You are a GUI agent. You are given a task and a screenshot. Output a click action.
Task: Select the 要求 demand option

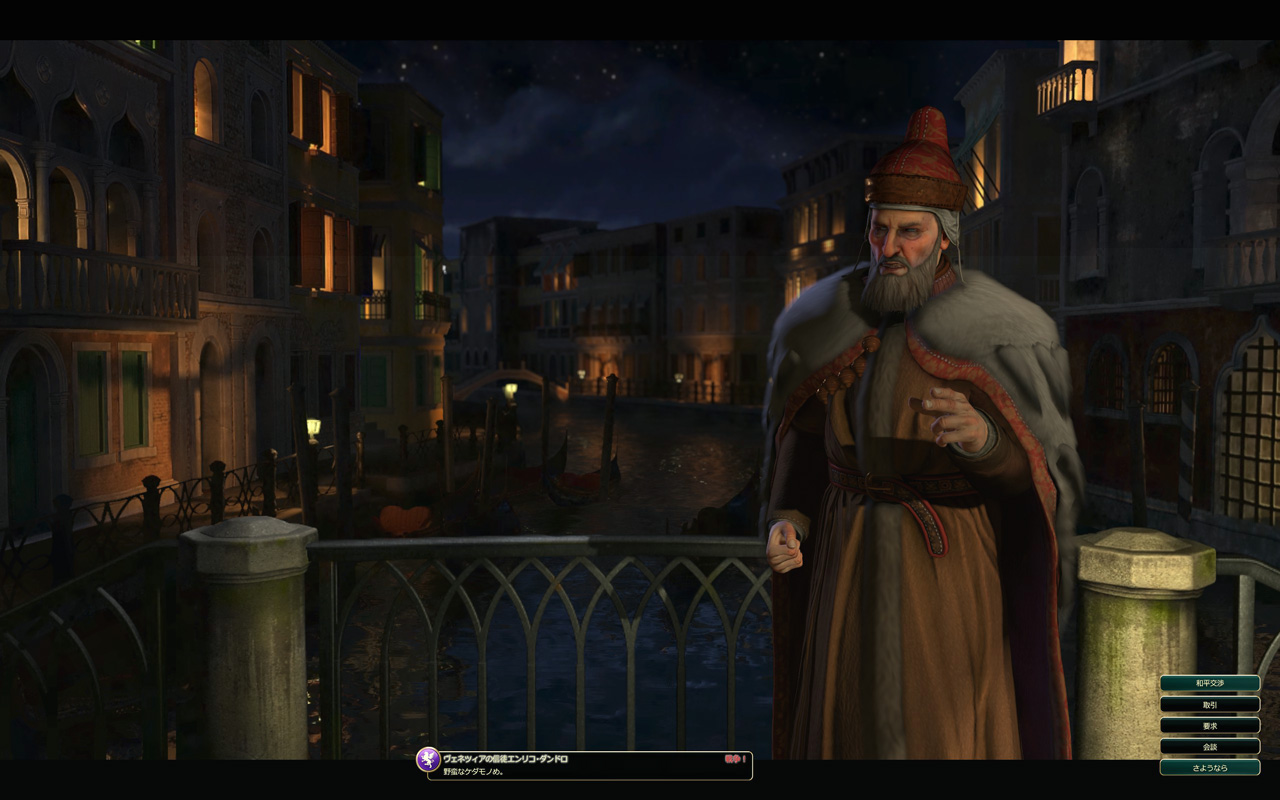pos(1209,725)
